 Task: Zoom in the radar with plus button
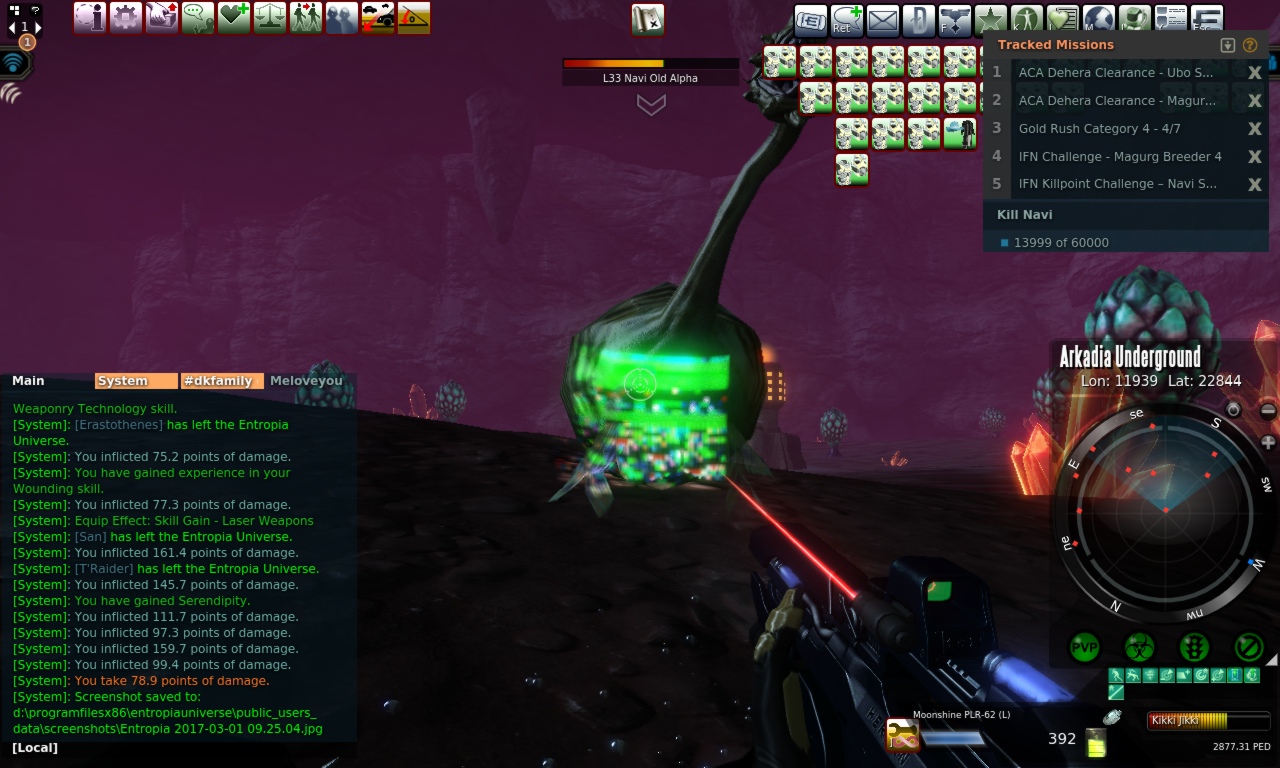(1268, 442)
